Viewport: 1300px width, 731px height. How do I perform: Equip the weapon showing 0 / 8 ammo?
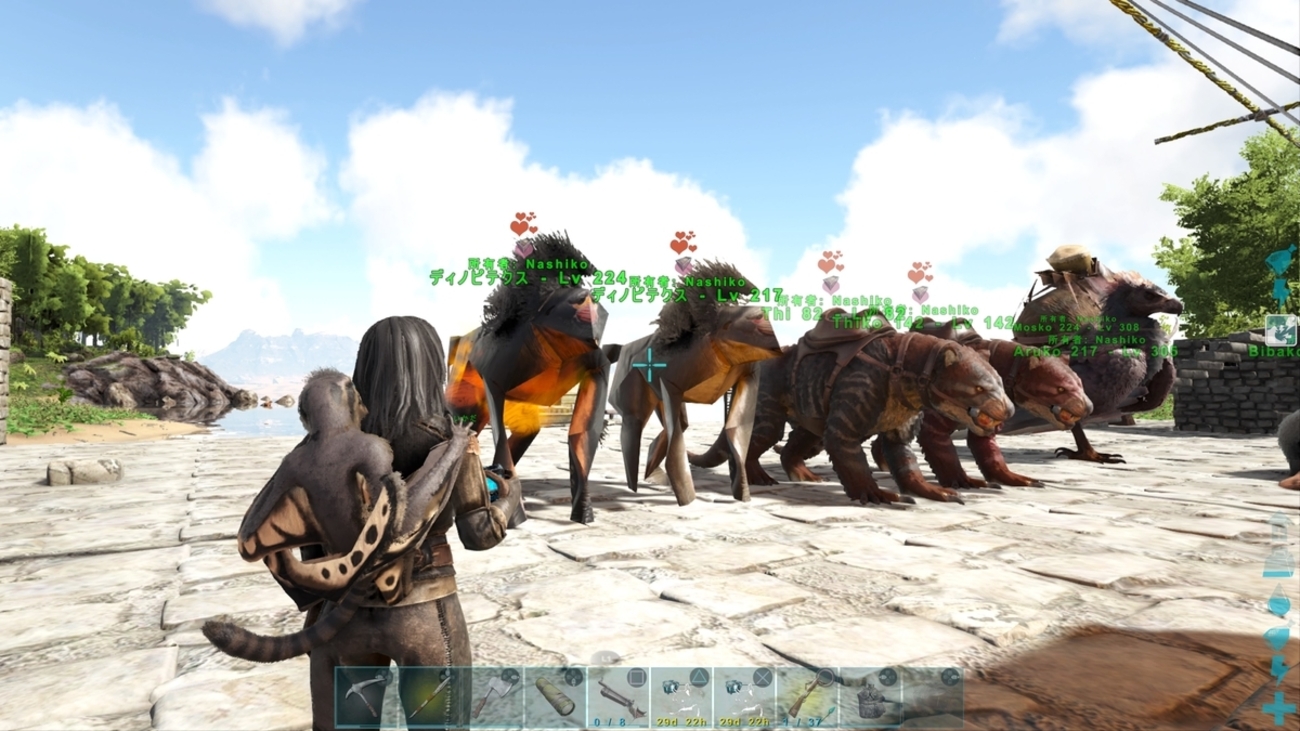[618, 696]
